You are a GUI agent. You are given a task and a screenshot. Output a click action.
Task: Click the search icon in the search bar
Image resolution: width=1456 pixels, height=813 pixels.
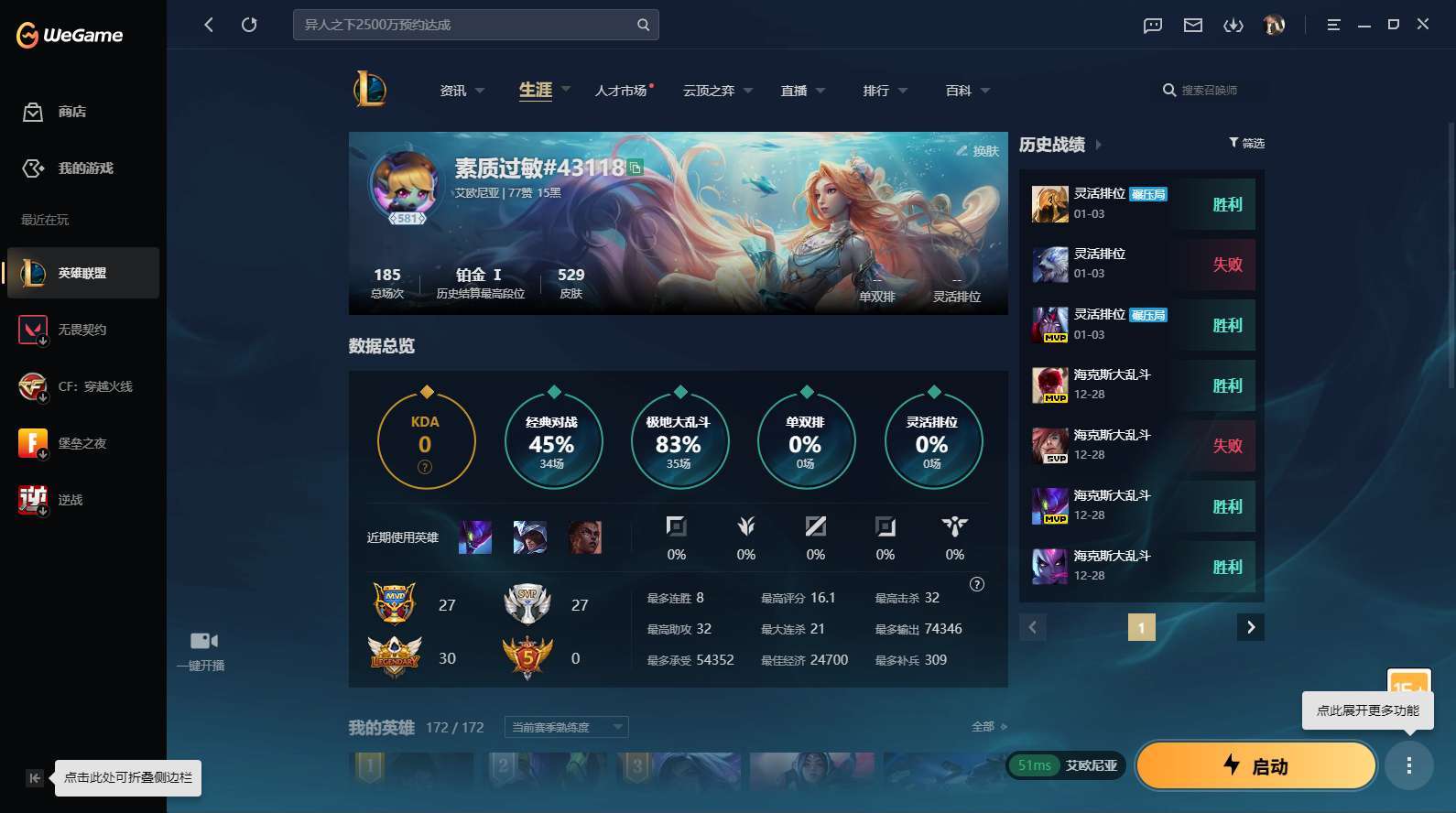pyautogui.click(x=642, y=25)
